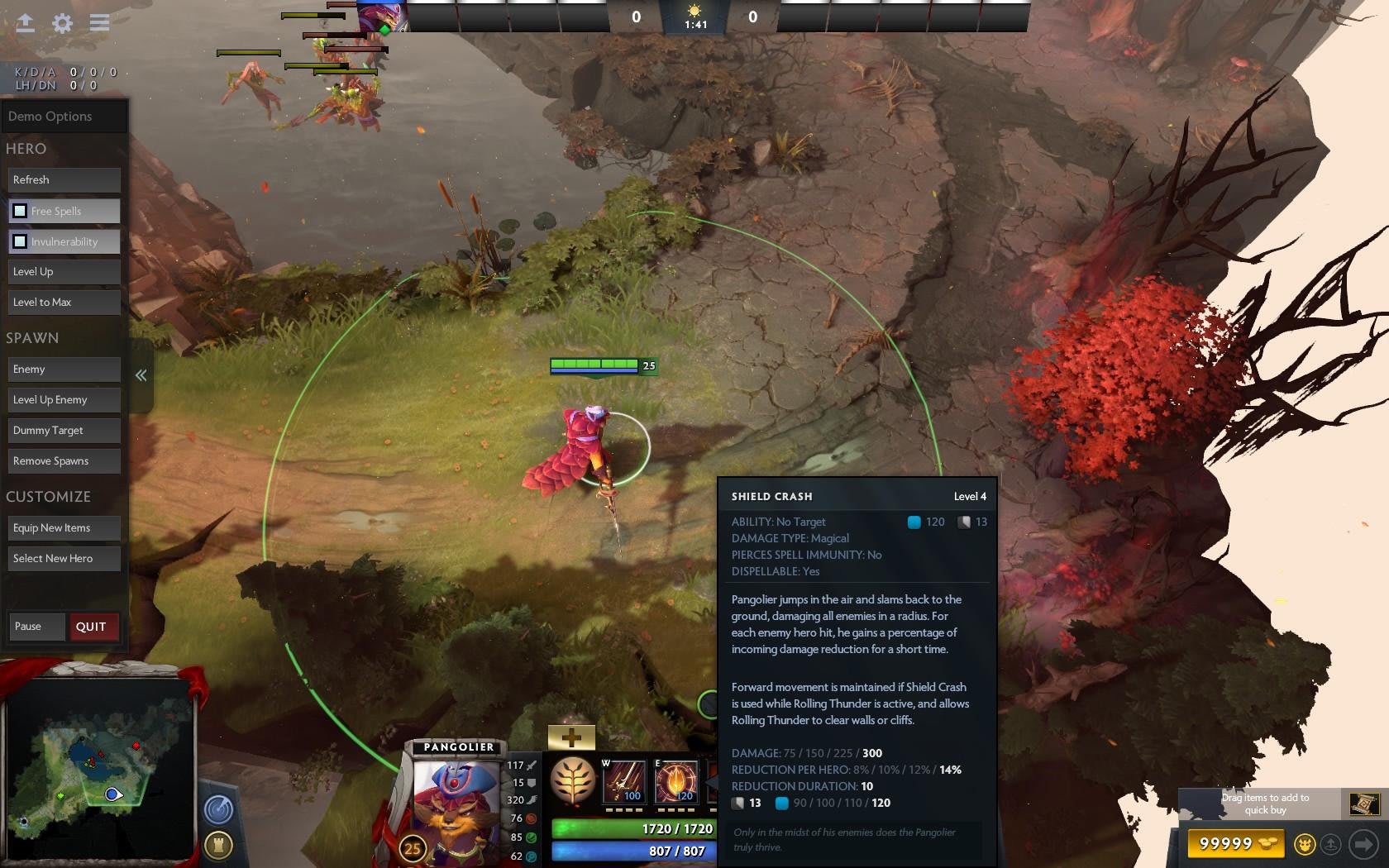Pause the demo game
Screen dimensions: 1389x868
tap(36, 627)
